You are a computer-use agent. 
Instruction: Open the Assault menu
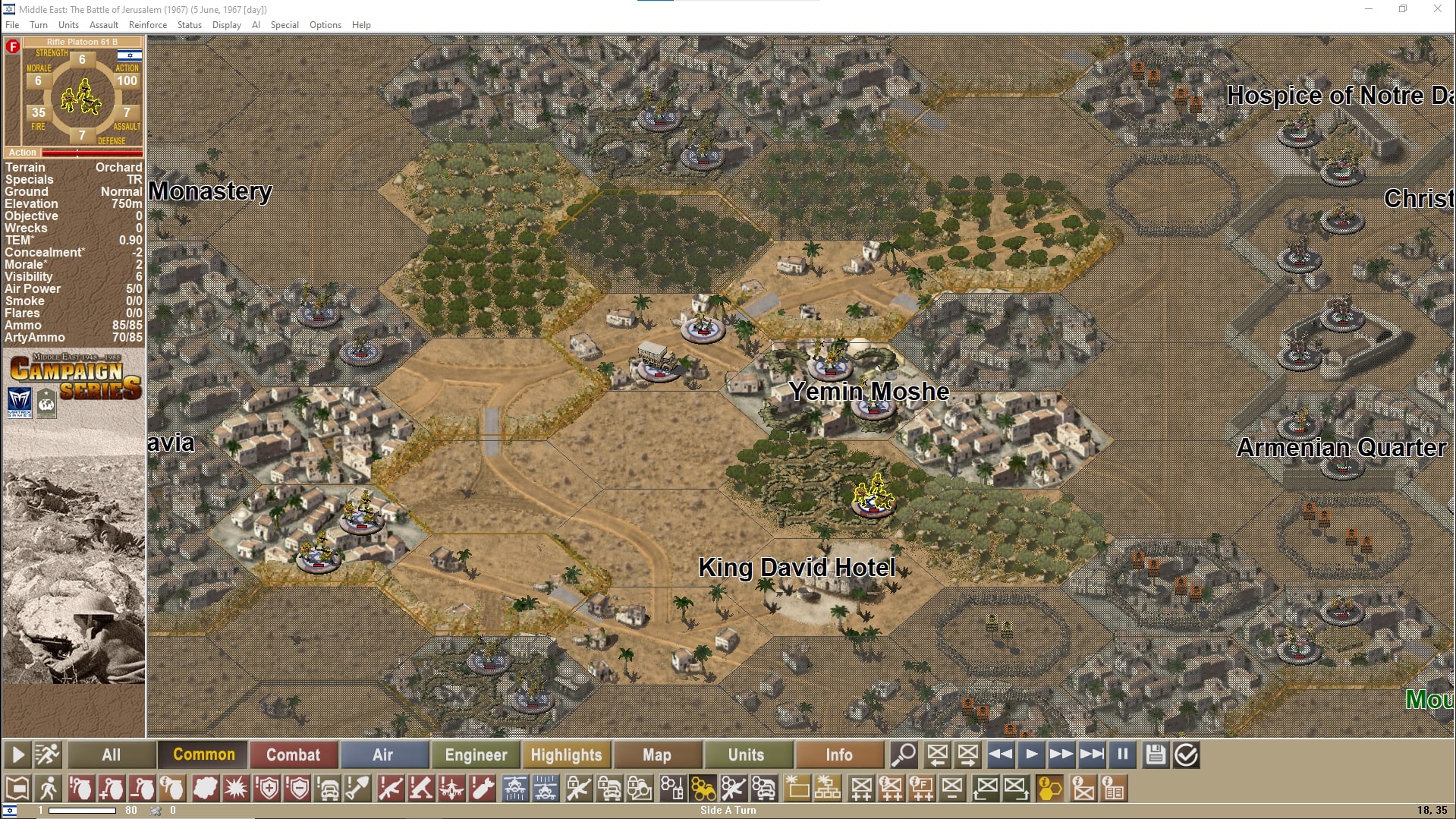point(104,25)
